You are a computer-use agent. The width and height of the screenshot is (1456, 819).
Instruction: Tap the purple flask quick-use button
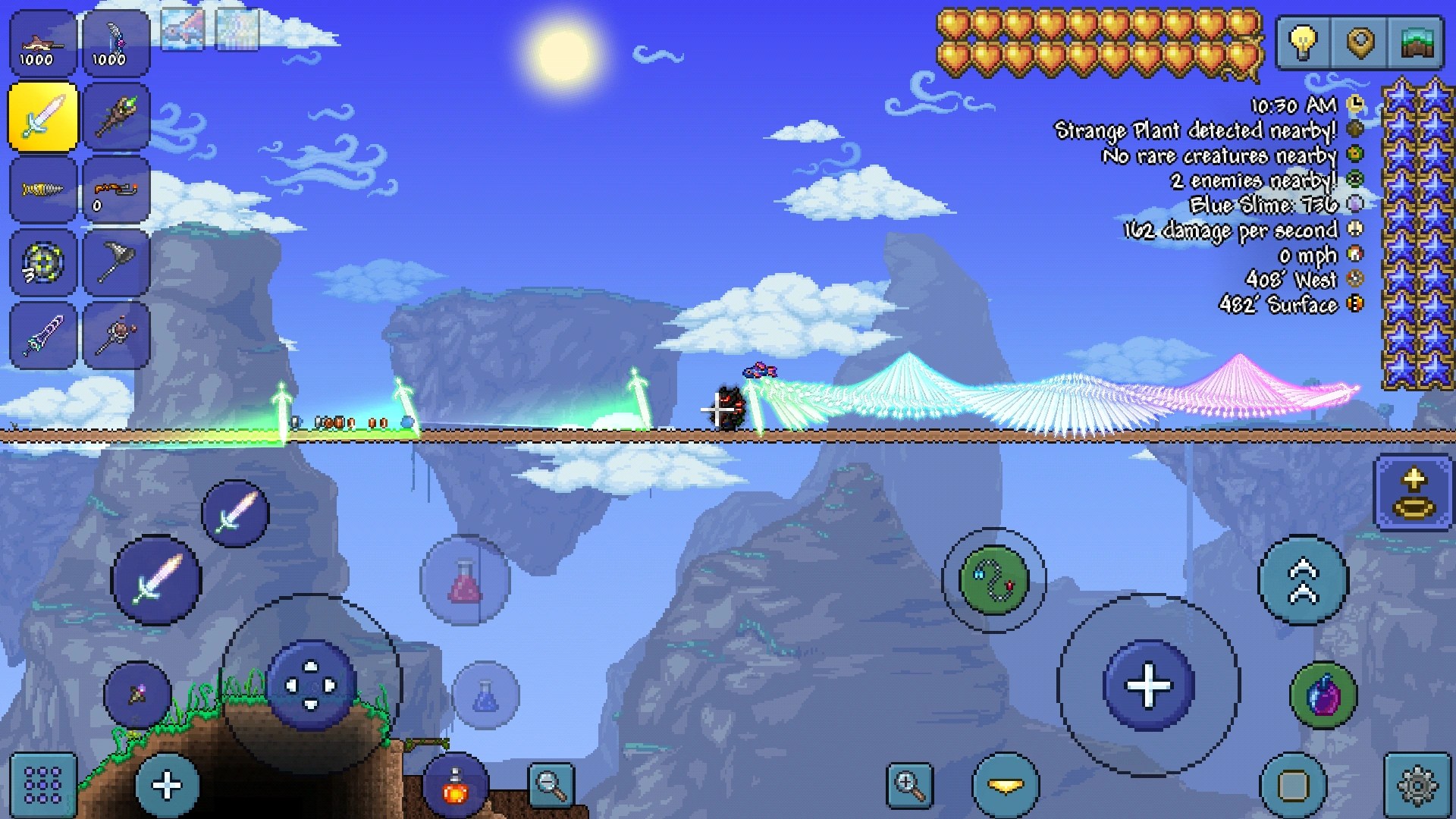click(1323, 695)
